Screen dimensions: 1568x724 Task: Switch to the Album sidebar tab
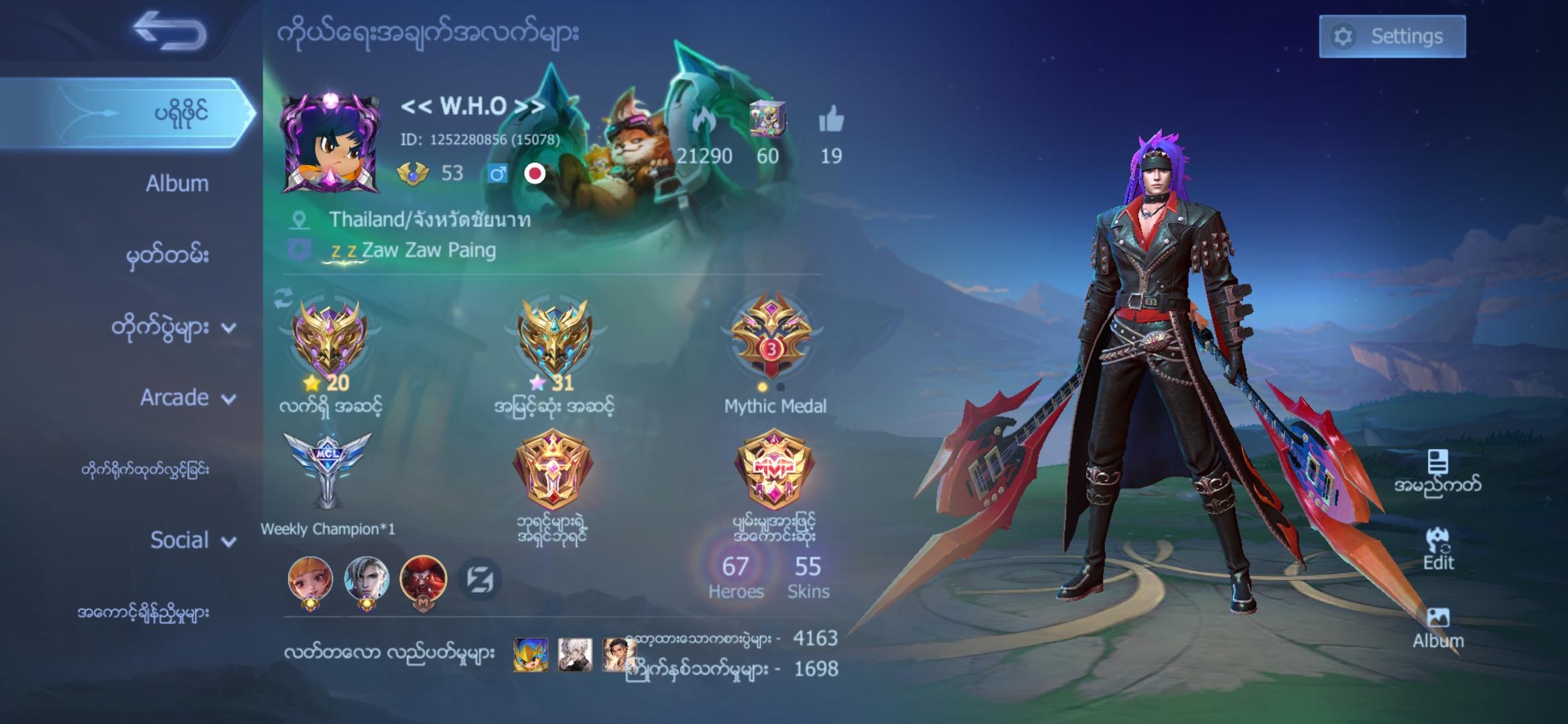[176, 183]
